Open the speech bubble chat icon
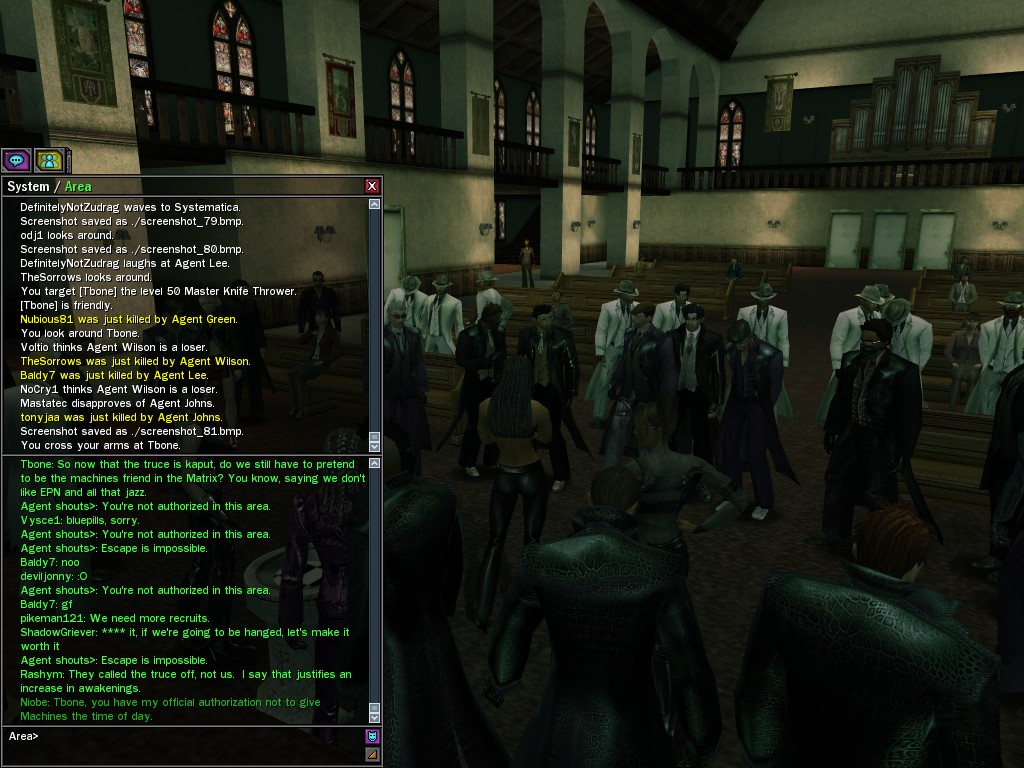Image resolution: width=1024 pixels, height=768 pixels. (16, 160)
